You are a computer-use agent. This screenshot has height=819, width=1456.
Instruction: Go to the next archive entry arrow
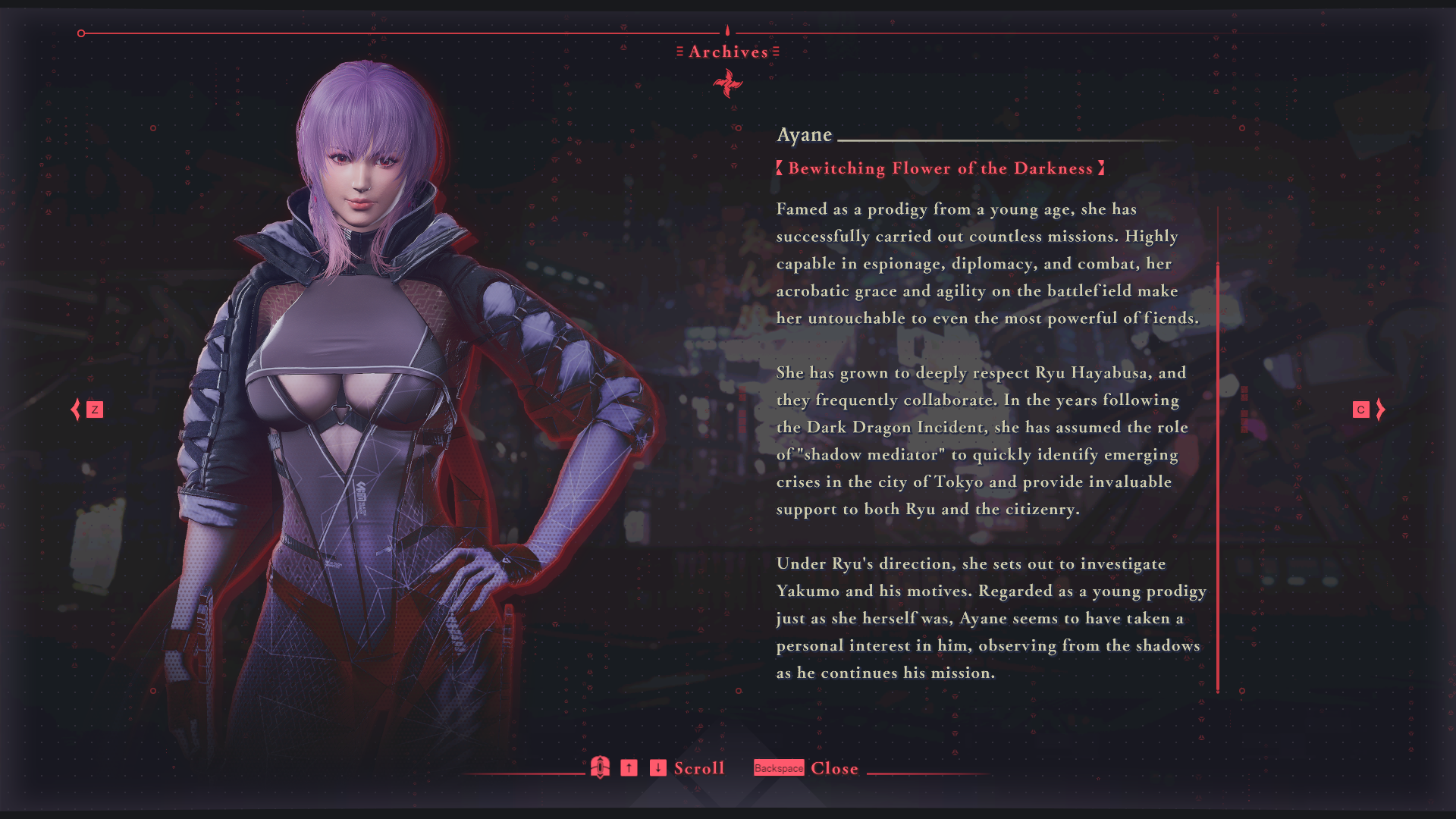tap(1380, 409)
